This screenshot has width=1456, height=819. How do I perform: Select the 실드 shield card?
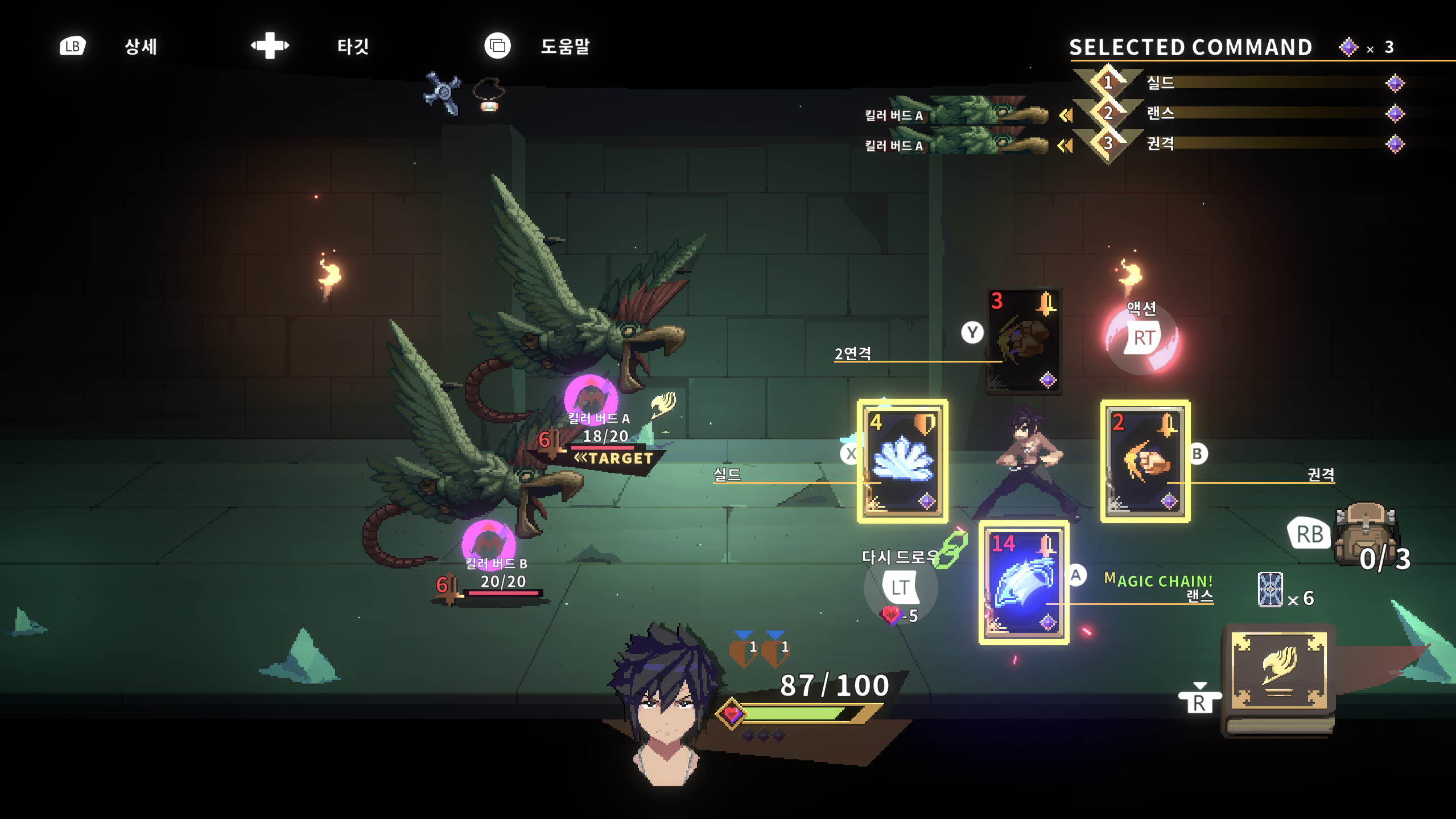pos(902,461)
